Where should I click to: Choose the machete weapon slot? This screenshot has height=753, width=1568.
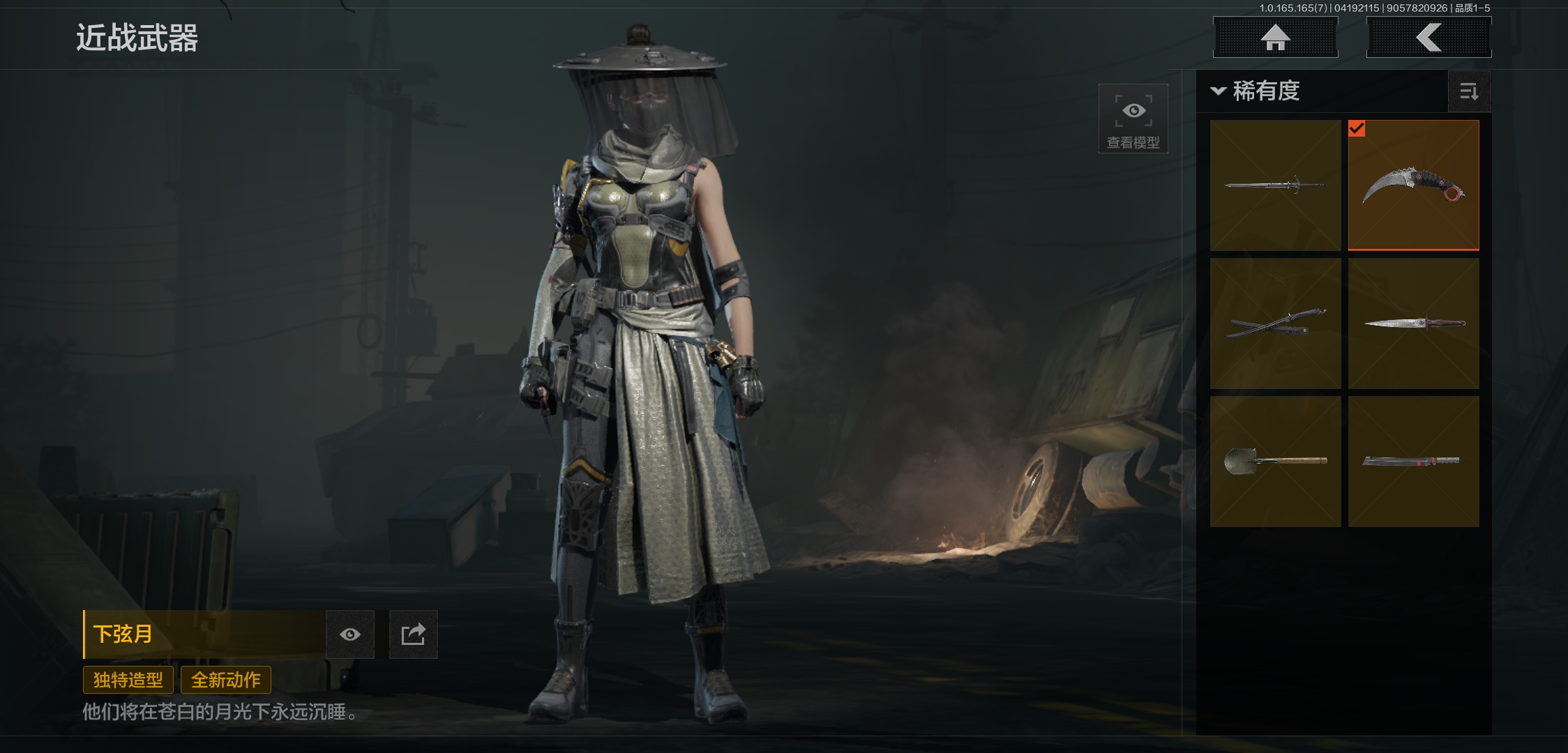(1413, 462)
